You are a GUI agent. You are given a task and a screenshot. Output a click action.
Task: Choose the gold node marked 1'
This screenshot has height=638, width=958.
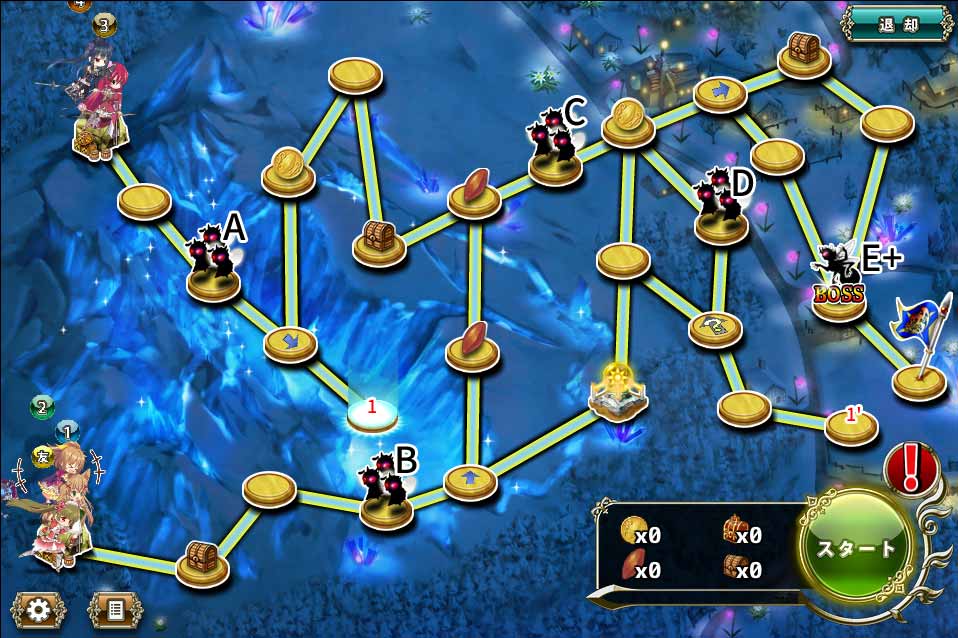click(851, 424)
